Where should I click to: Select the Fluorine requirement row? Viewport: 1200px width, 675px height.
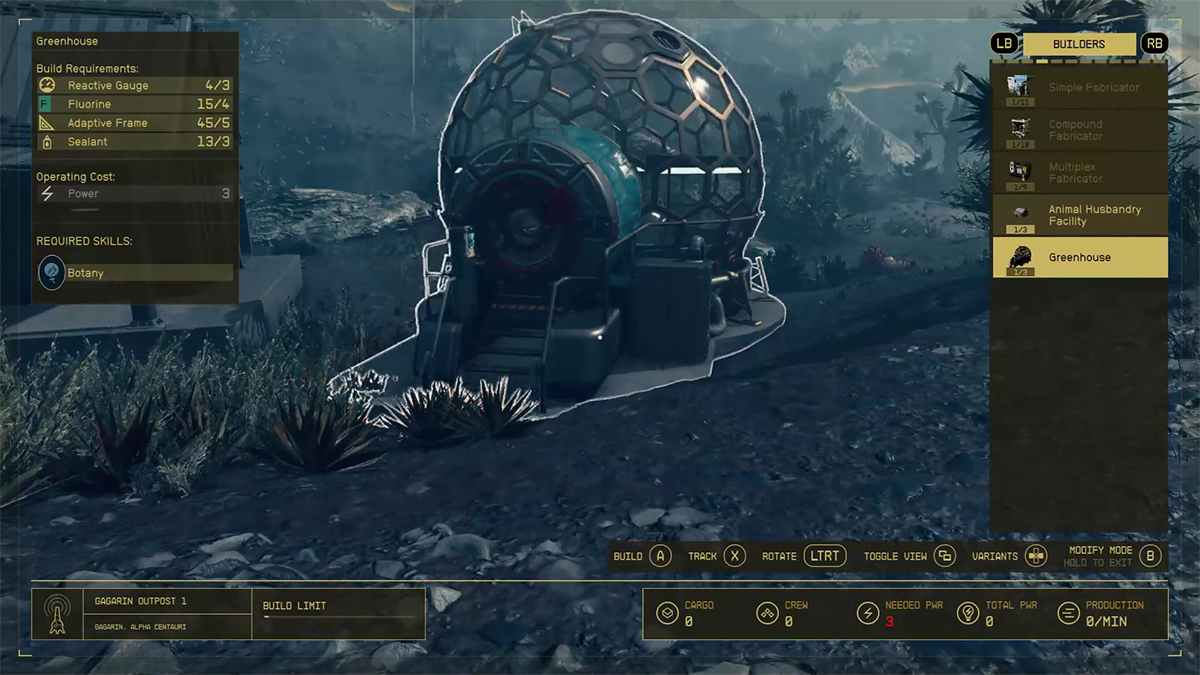click(135, 104)
